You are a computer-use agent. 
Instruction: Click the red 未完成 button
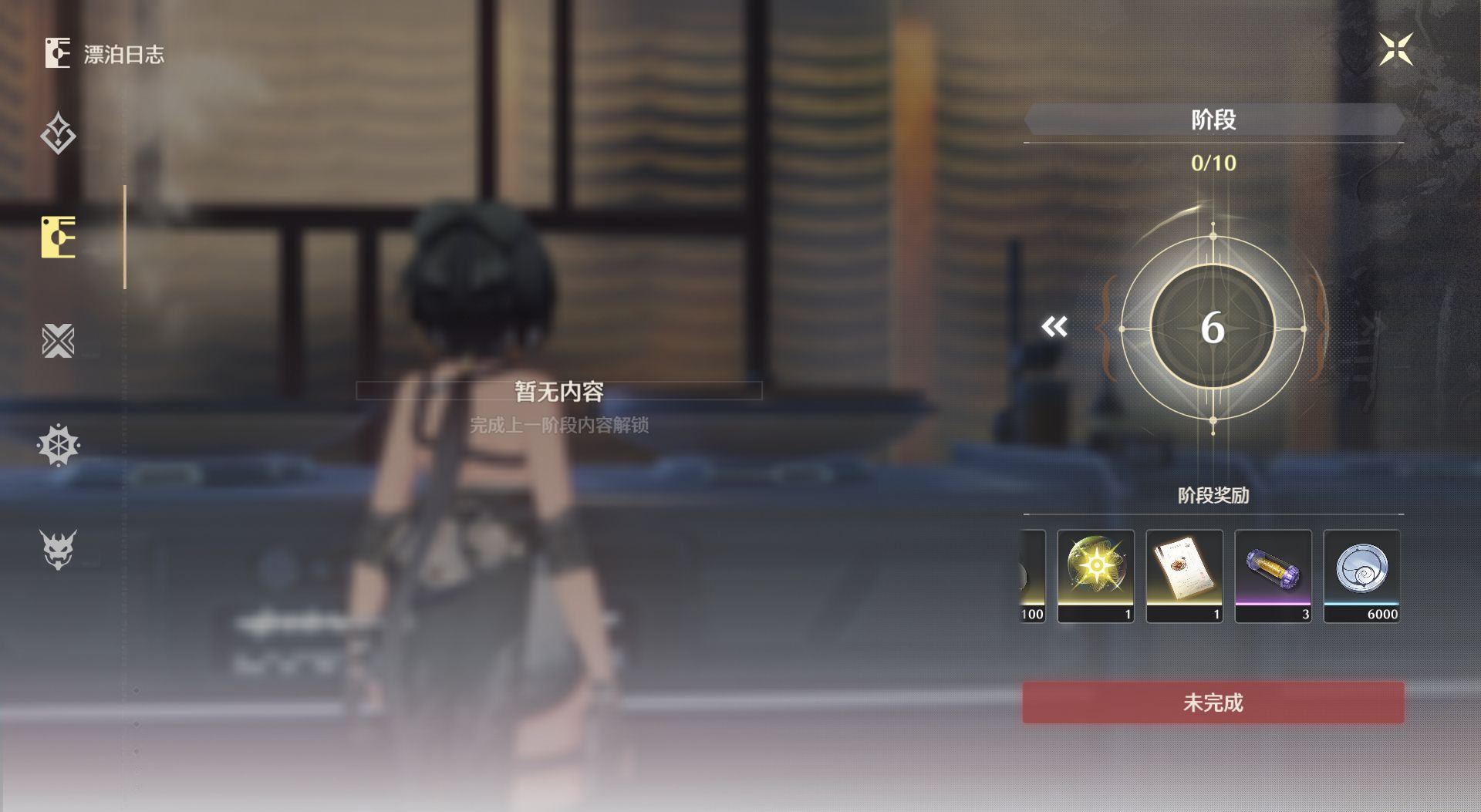1213,702
